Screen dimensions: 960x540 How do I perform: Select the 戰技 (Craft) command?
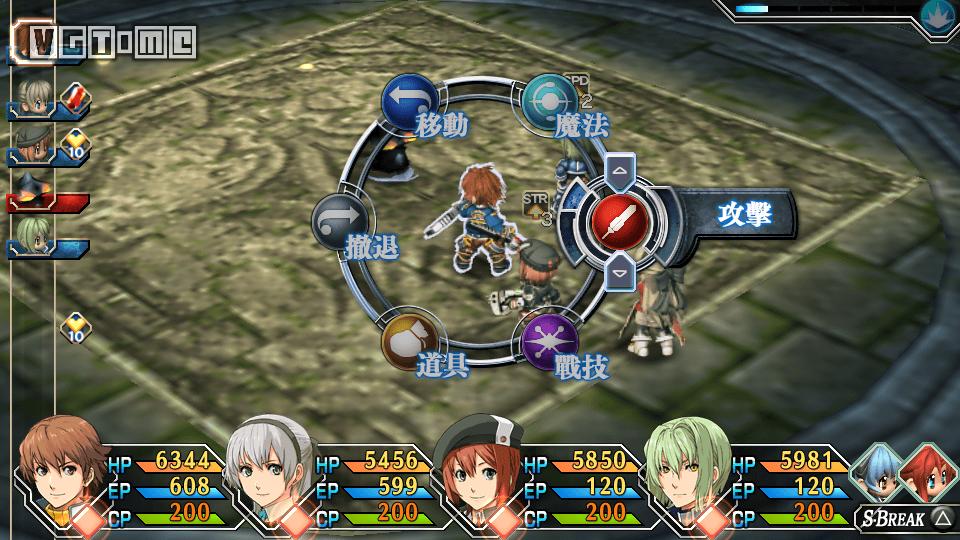(550, 340)
